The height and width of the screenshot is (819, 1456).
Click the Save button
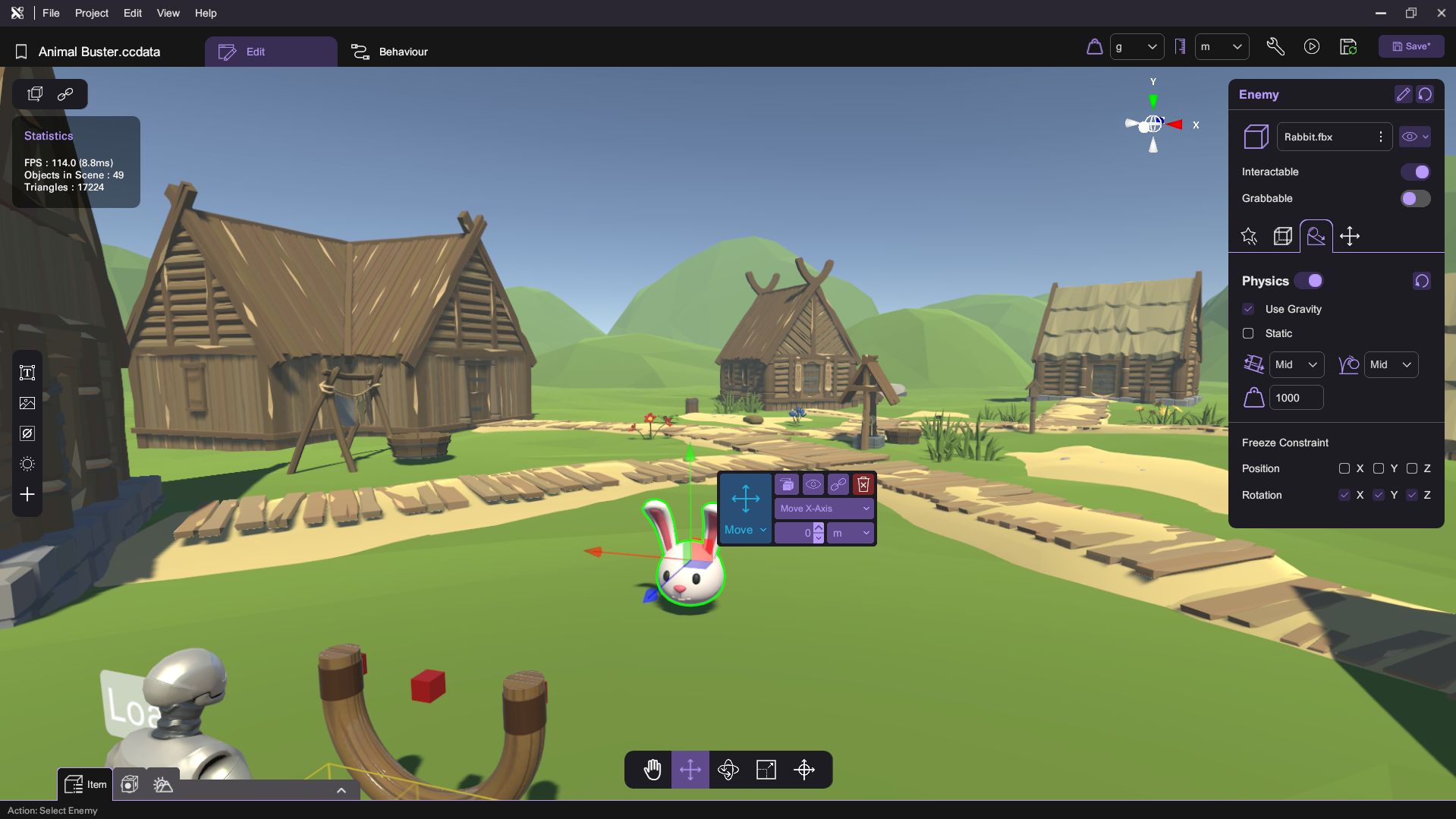(x=1410, y=46)
